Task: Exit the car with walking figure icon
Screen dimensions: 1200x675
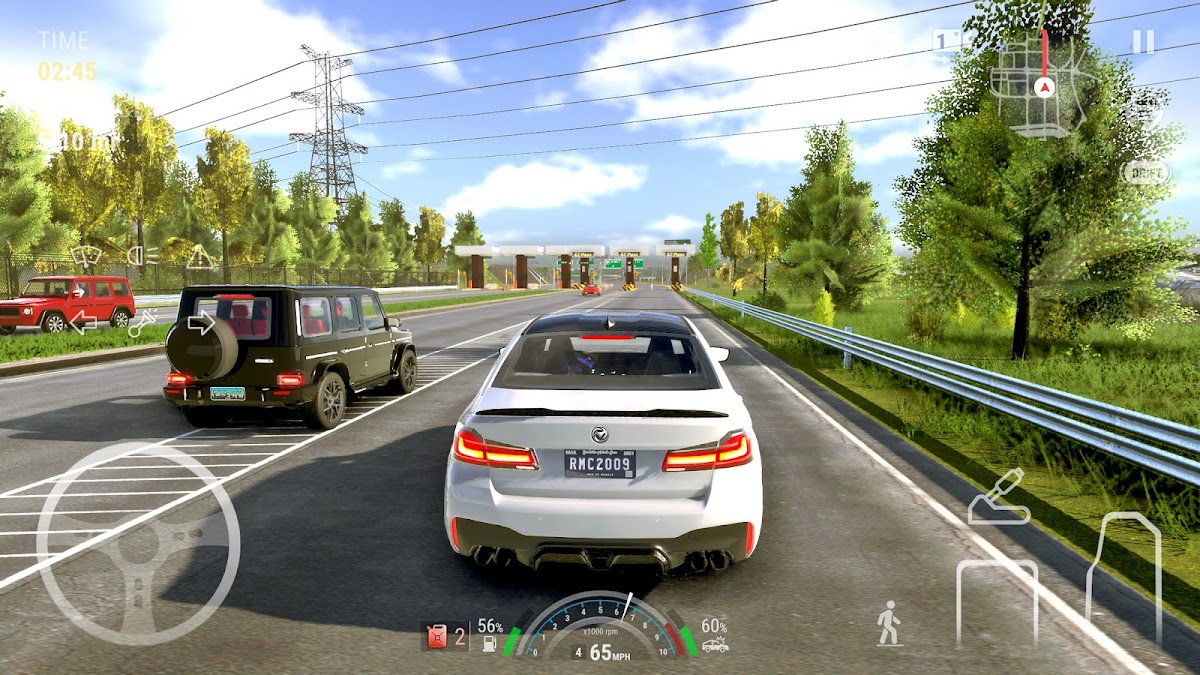Action: coord(888,623)
